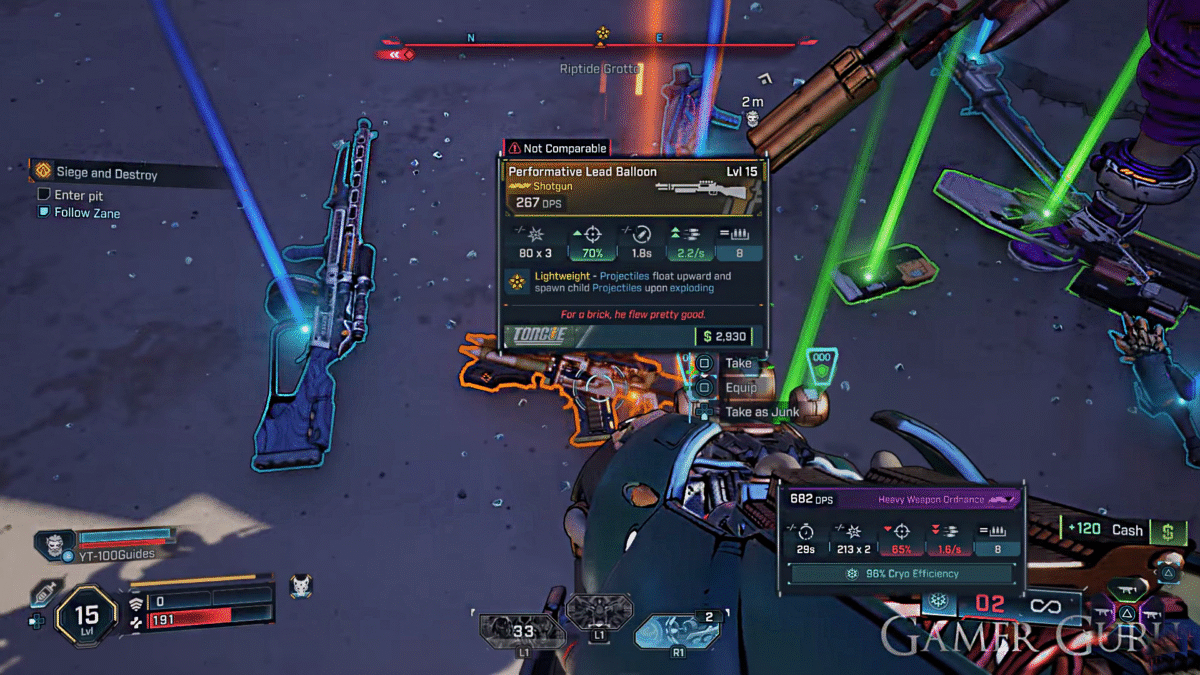Click the cryo snowflake element icon
This screenshot has height=675, width=1200.
[938, 602]
